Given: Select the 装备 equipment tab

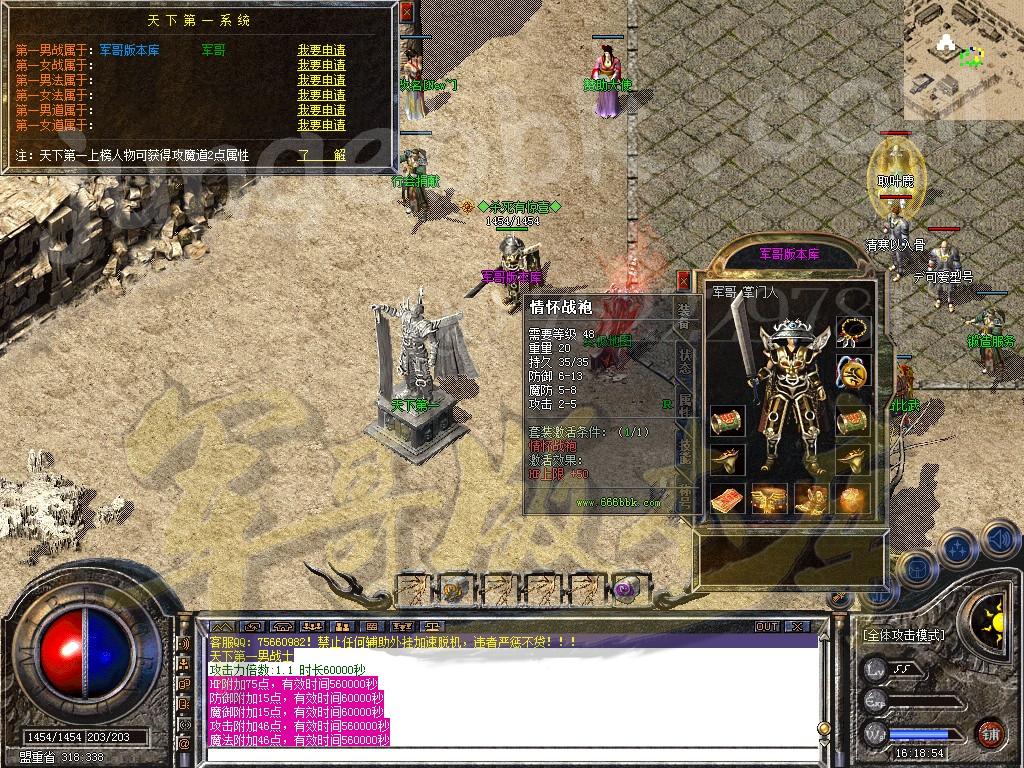Looking at the screenshot, I should pos(685,314).
